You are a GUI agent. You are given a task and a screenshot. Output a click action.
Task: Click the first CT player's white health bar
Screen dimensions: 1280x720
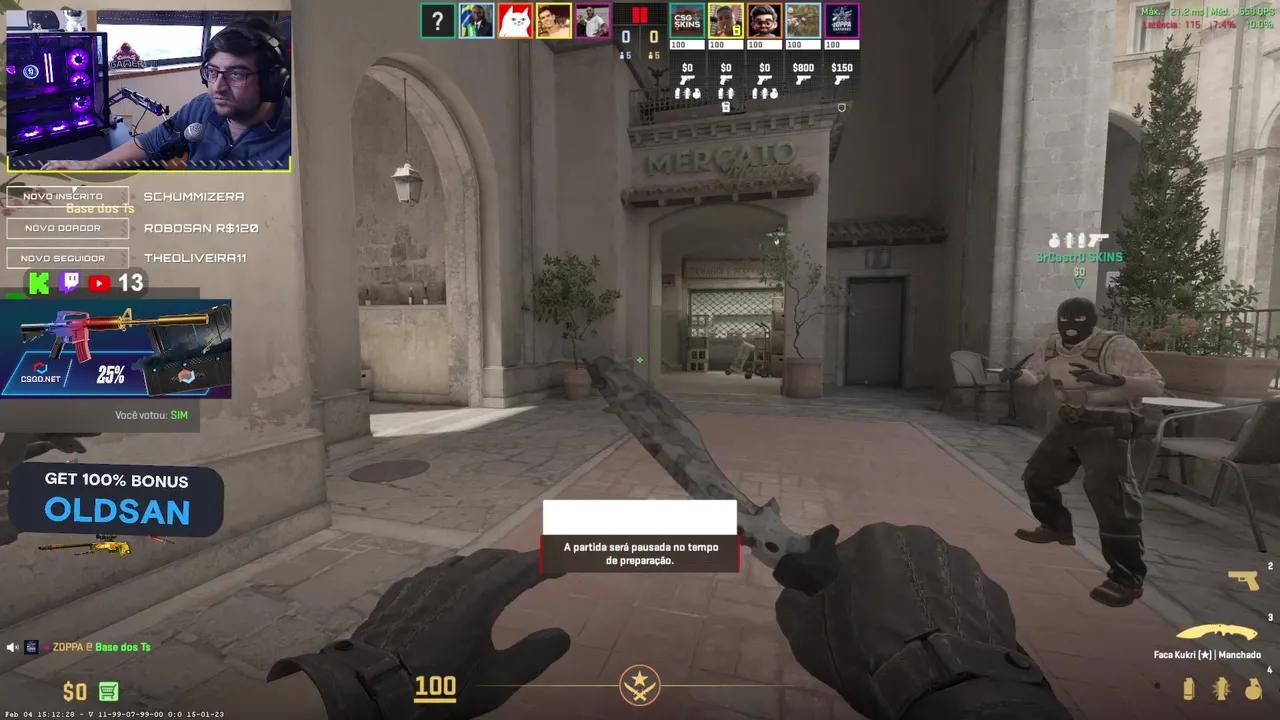(x=686, y=44)
